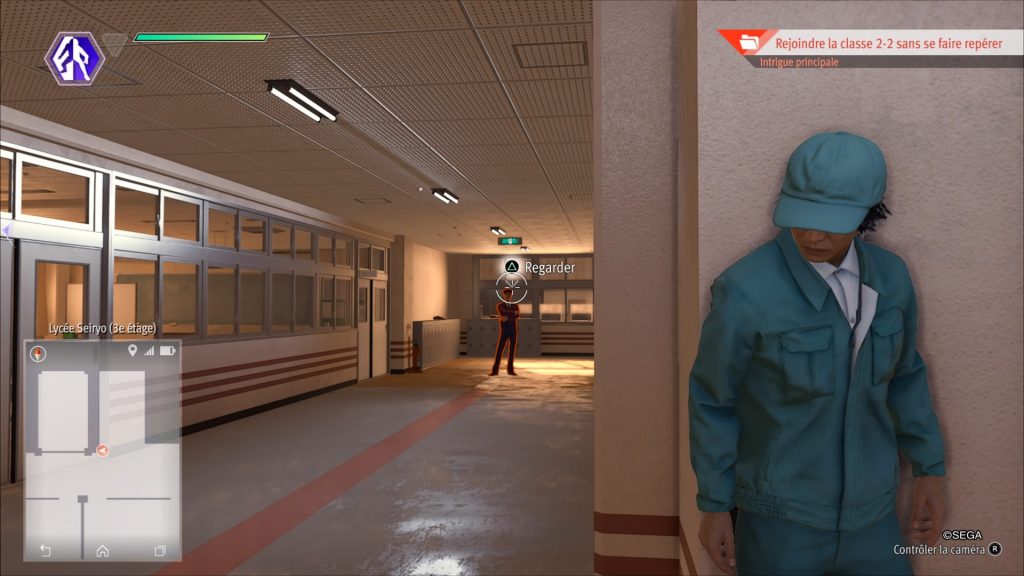Select the "Regarder" target reticle

pyautogui.click(x=511, y=289)
